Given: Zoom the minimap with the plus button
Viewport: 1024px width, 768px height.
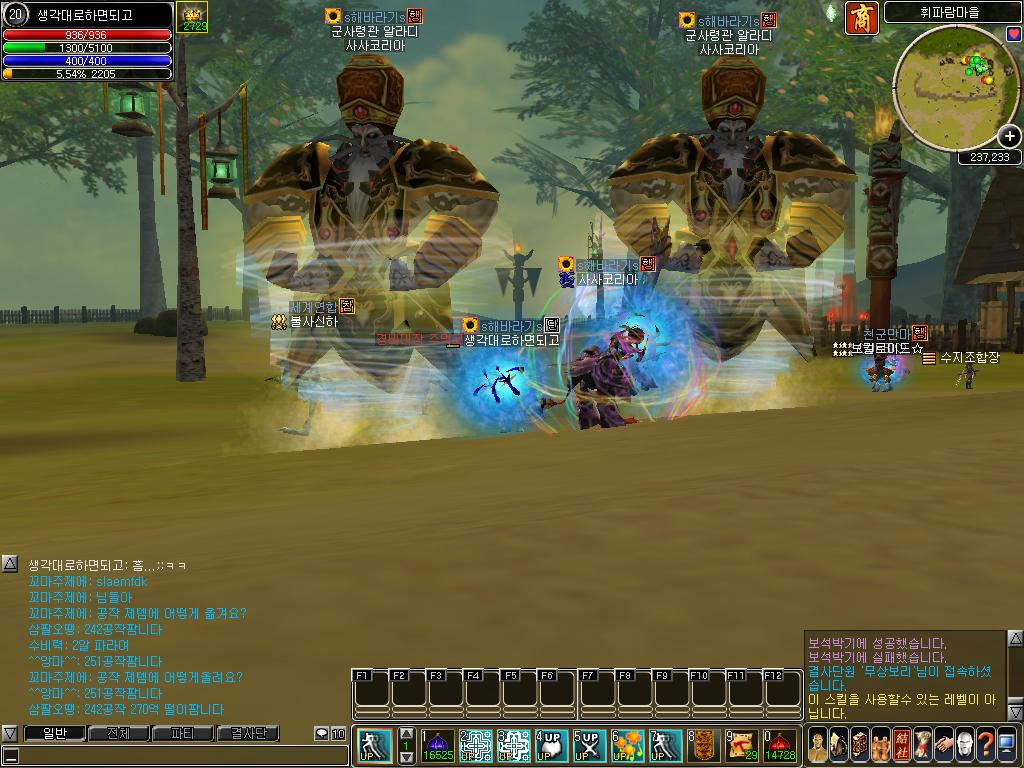Looking at the screenshot, I should tap(1010, 137).
